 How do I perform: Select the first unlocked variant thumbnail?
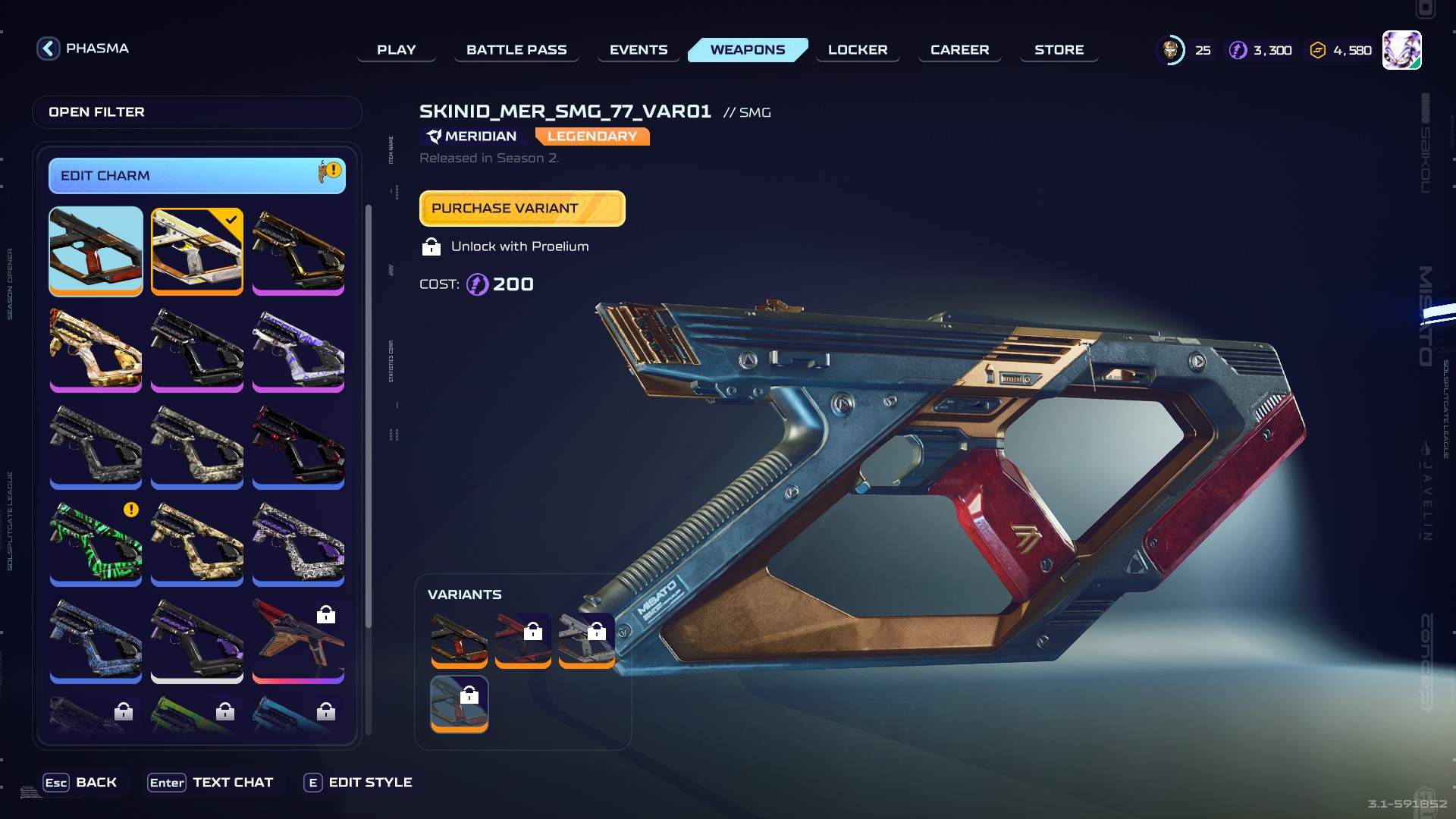click(459, 639)
